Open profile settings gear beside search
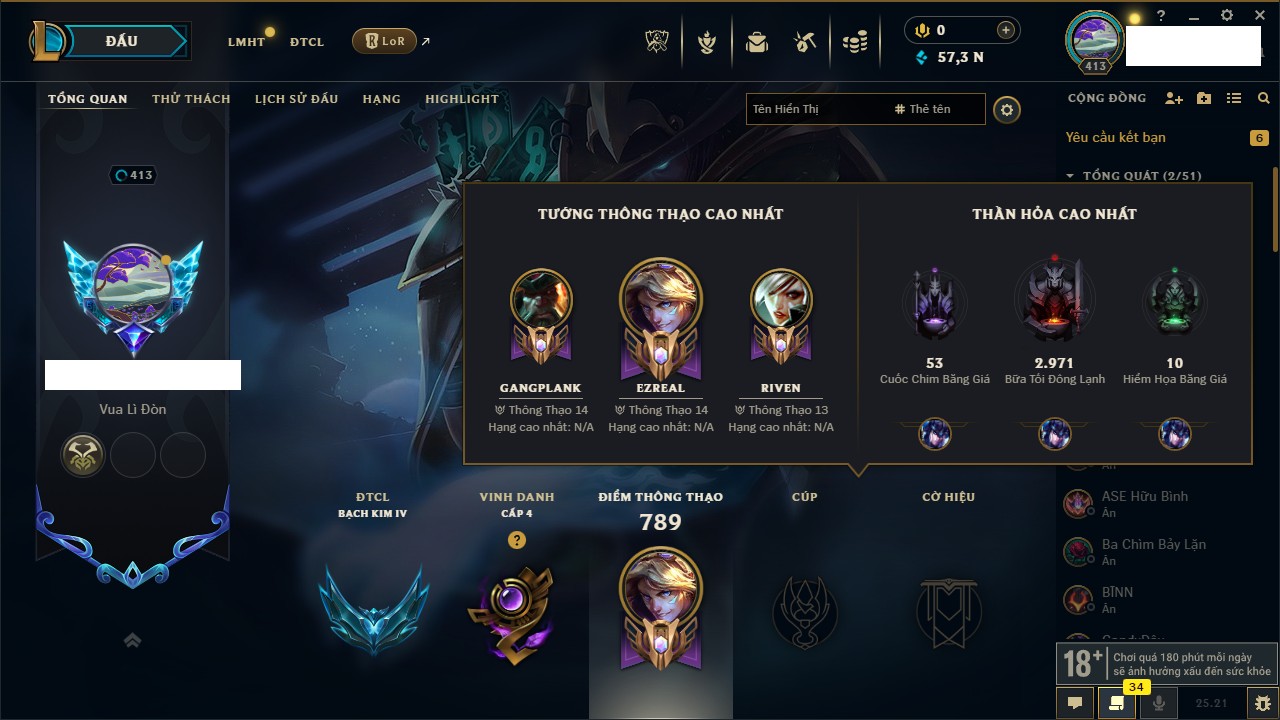1280x720 pixels. [x=1007, y=109]
